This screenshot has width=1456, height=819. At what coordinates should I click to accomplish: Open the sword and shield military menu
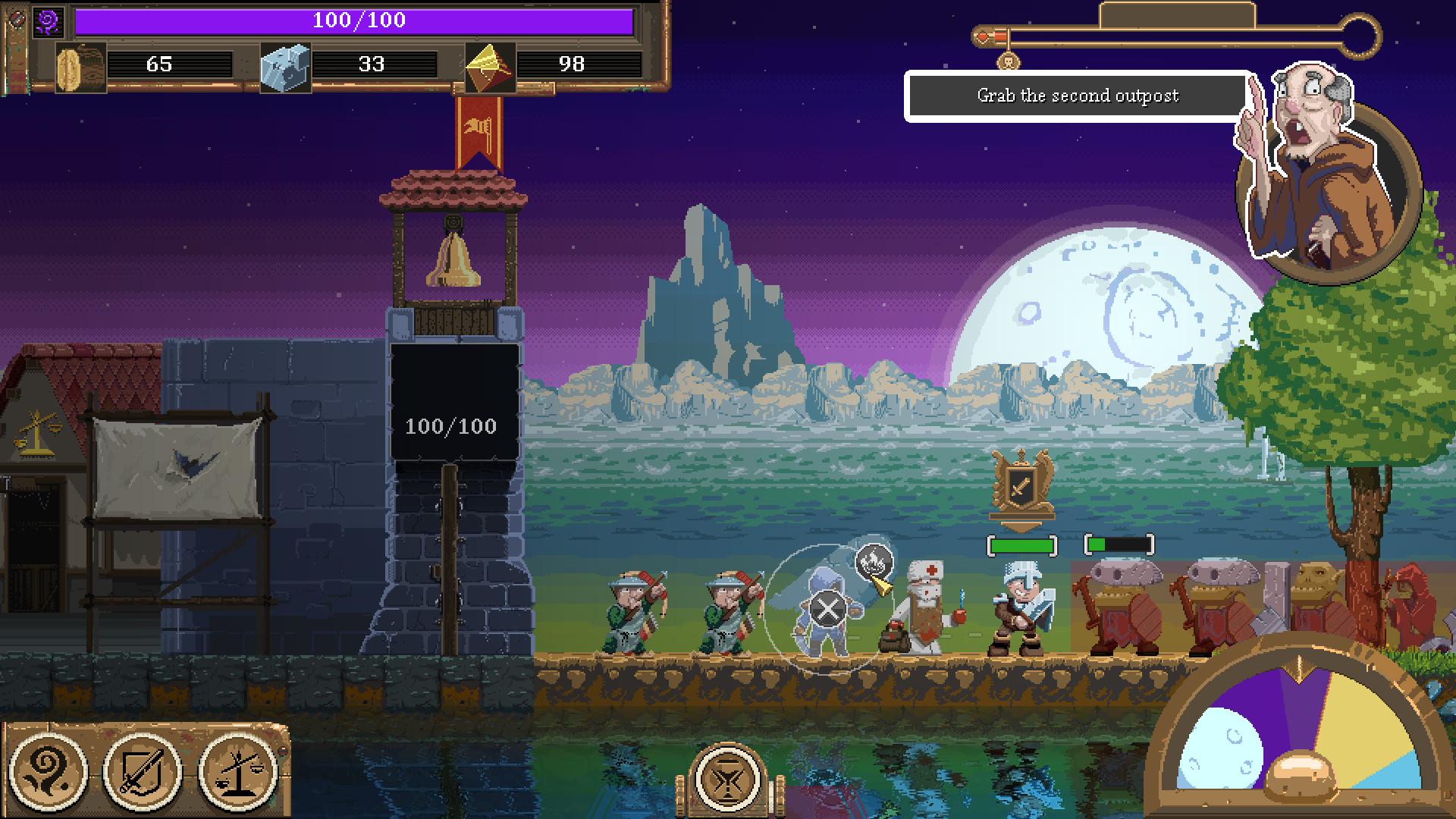tap(143, 770)
